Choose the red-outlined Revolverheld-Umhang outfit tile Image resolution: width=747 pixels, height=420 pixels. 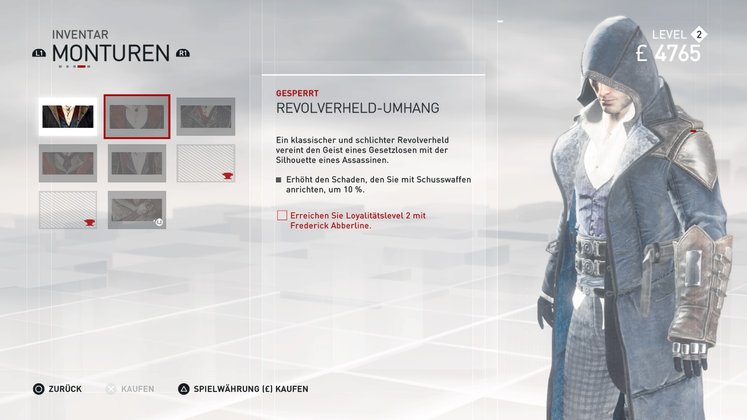point(137,117)
